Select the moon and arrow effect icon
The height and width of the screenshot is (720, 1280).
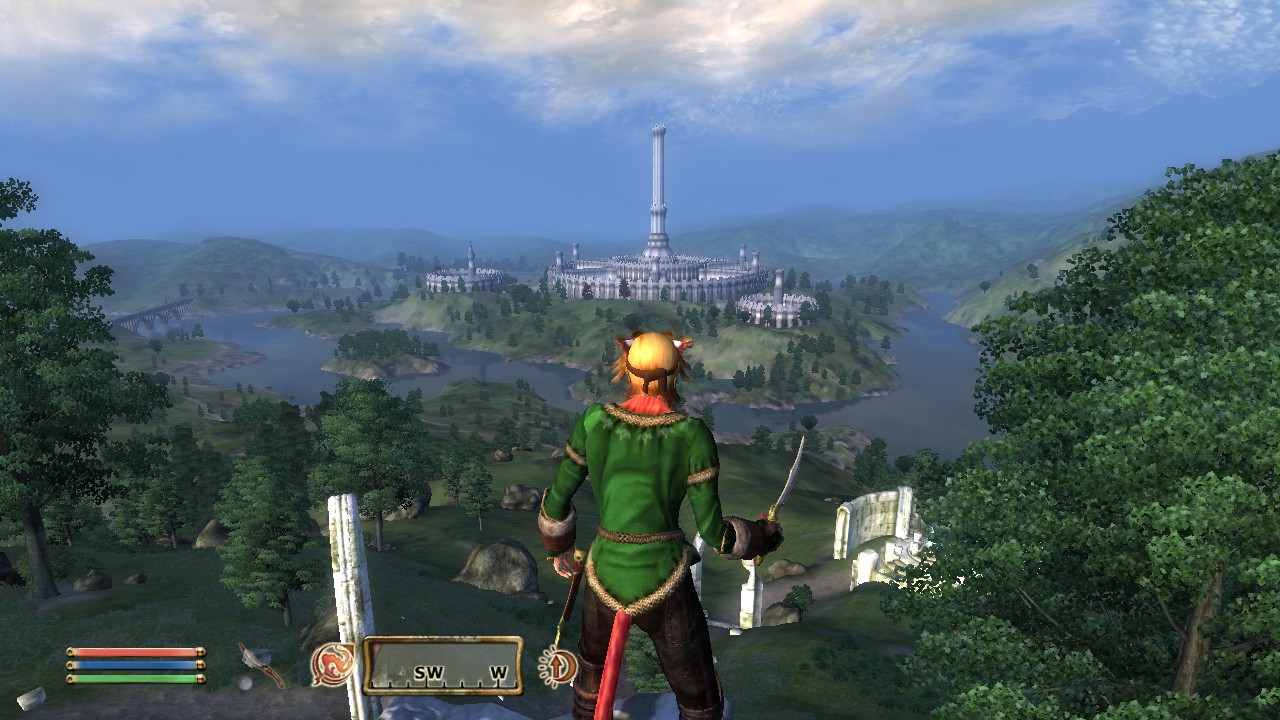click(557, 666)
